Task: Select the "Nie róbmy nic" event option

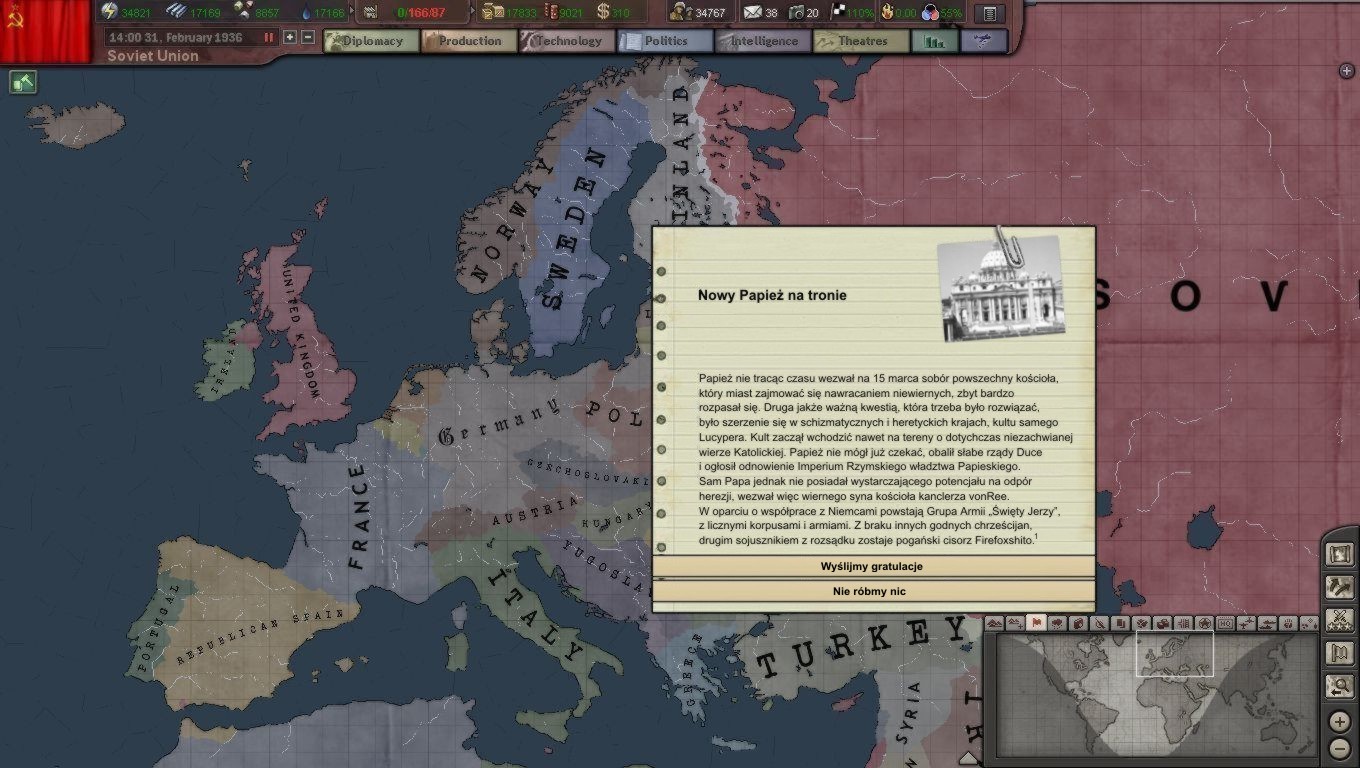Action: pos(871,591)
